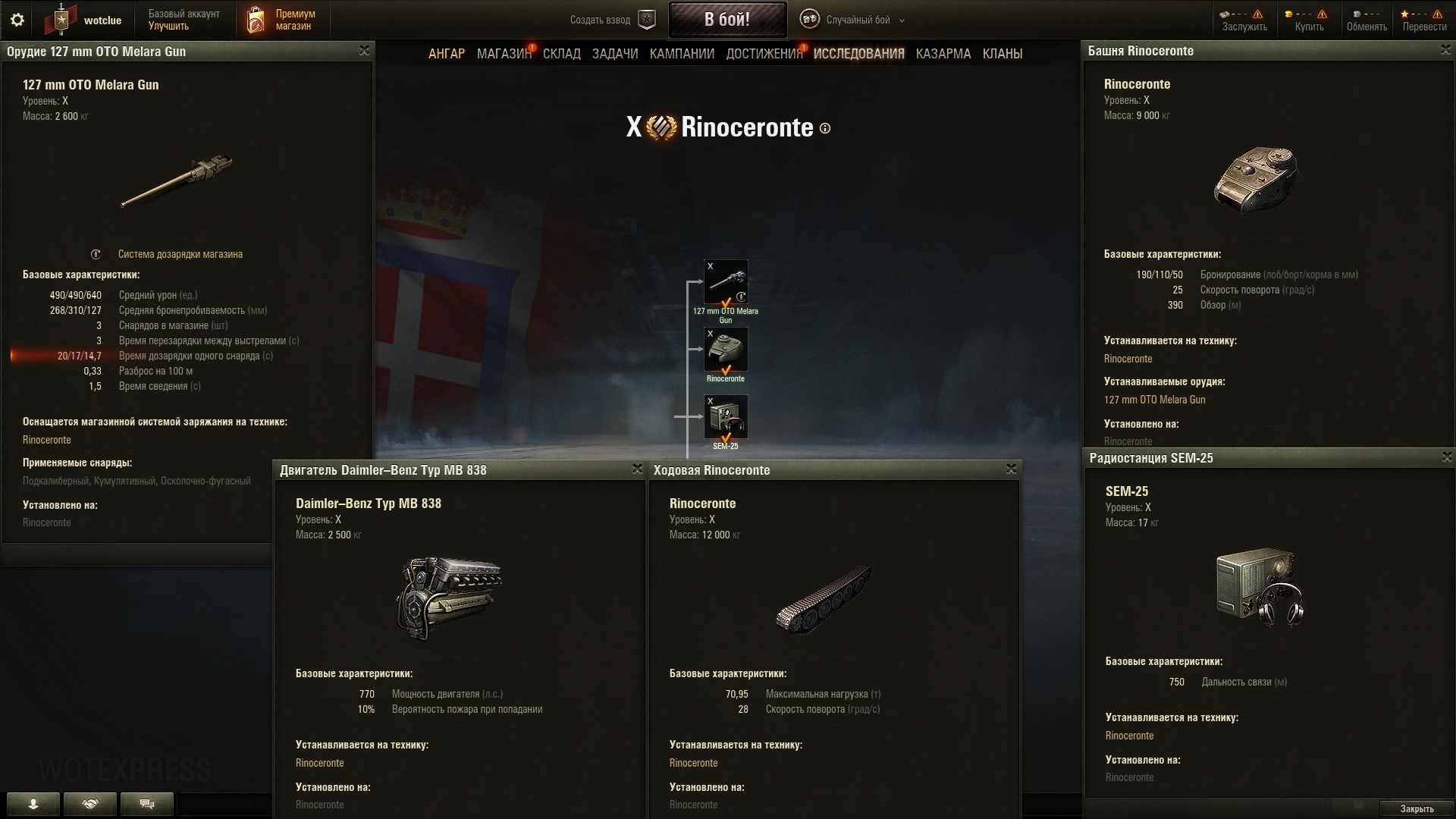Click the Закрыть button
Viewport: 1456px width, 819px height.
(x=1416, y=808)
